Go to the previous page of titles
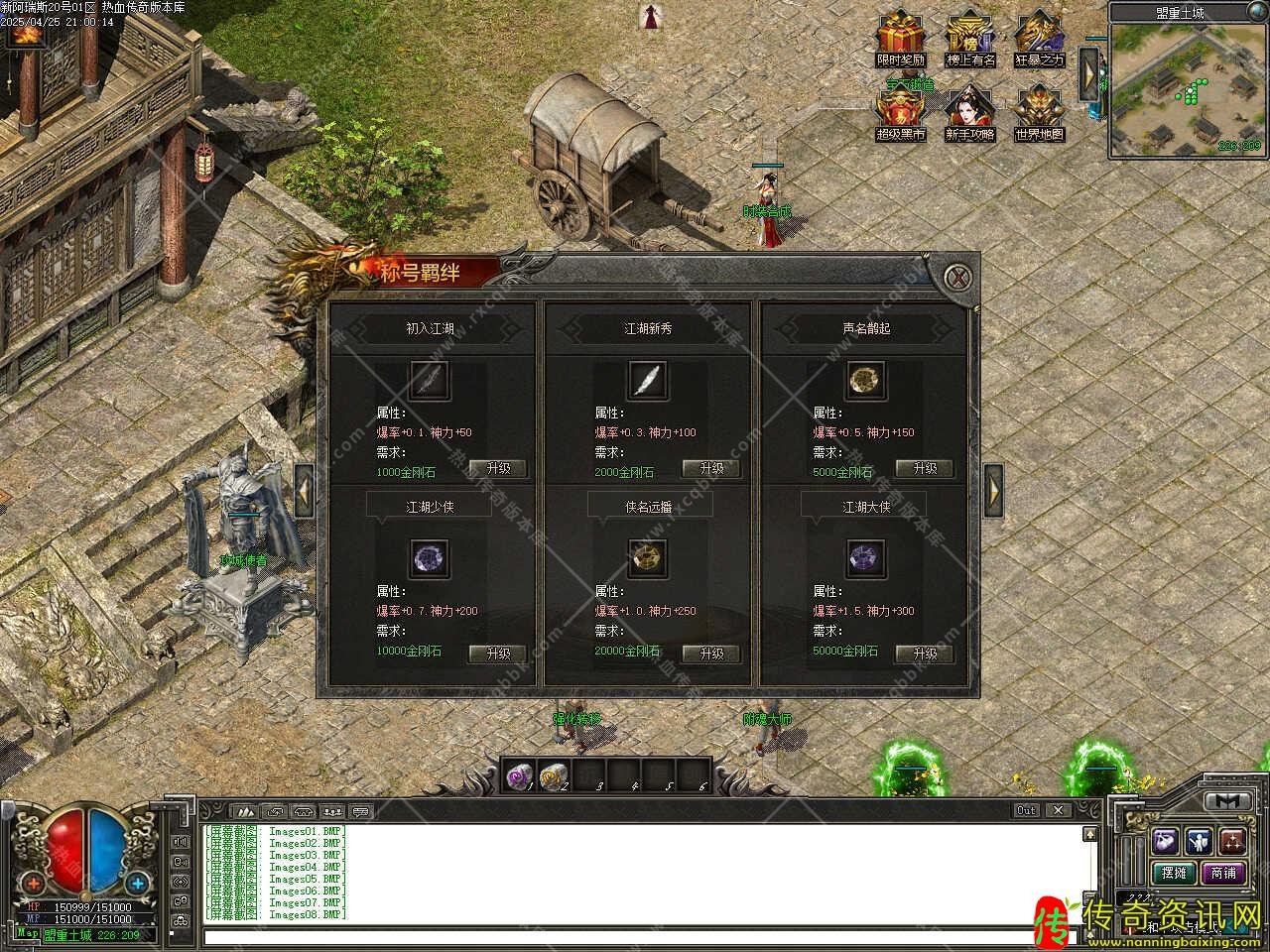The width and height of the screenshot is (1270, 952). click(304, 489)
